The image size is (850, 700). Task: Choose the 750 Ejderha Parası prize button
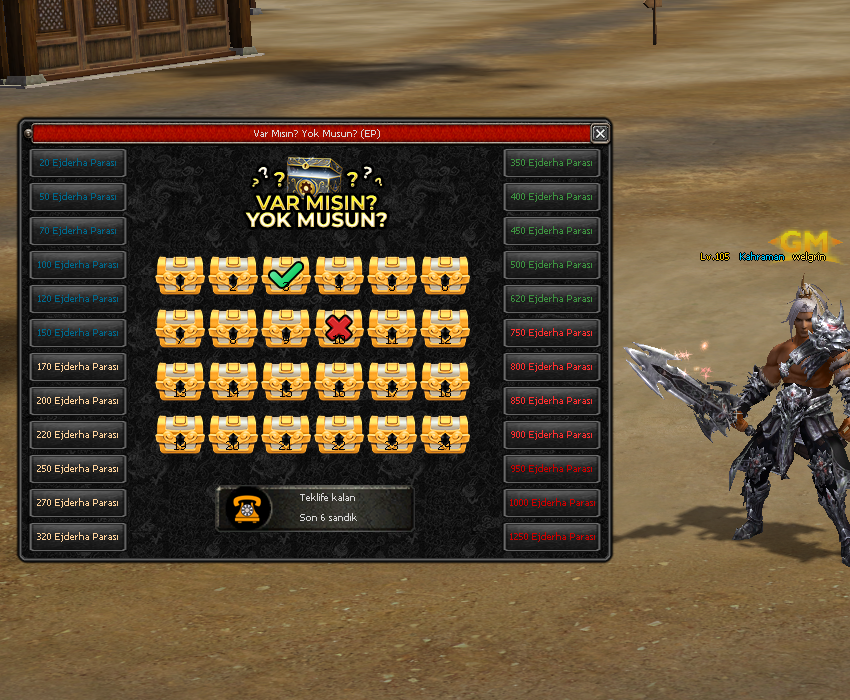(x=551, y=332)
